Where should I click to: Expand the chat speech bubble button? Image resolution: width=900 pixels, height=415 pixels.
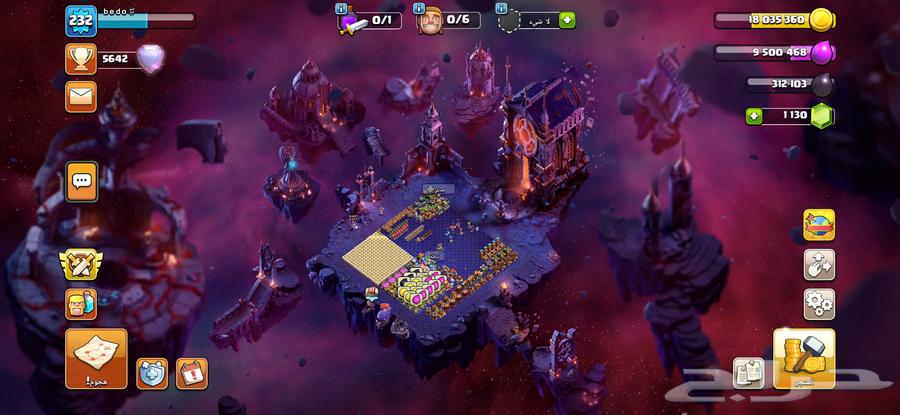click(x=81, y=181)
